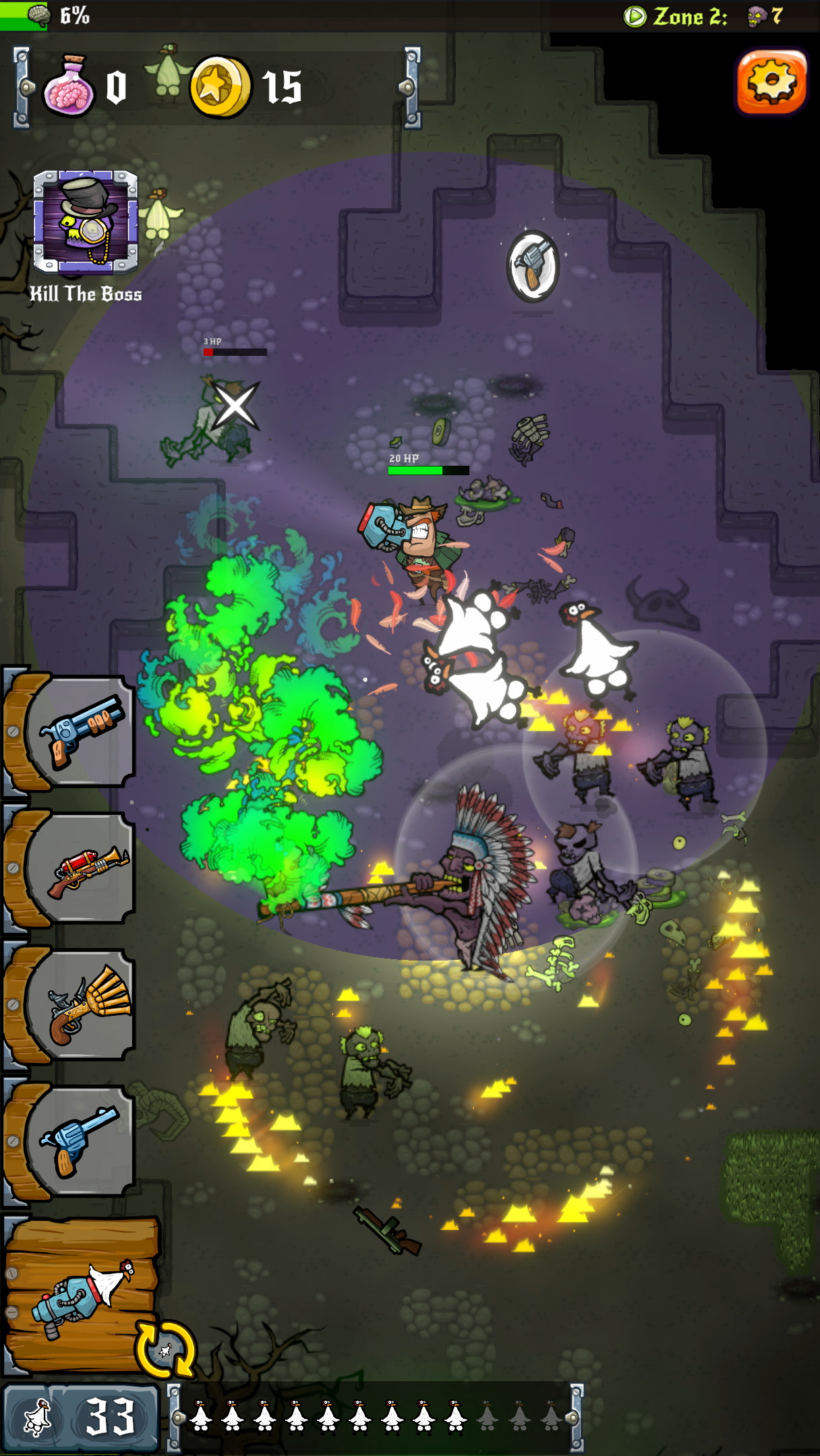Select the blue shotgun weapon slot
The height and width of the screenshot is (1456, 820).
[x=81, y=731]
